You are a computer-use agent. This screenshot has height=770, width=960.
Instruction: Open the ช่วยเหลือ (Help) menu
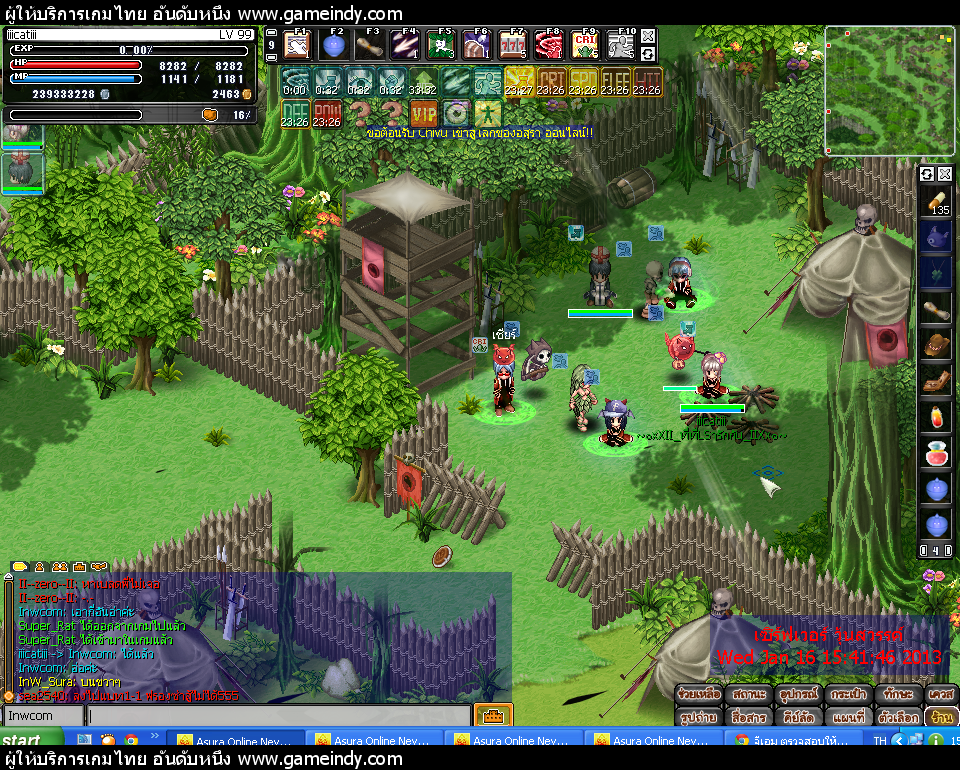pyautogui.click(x=699, y=693)
